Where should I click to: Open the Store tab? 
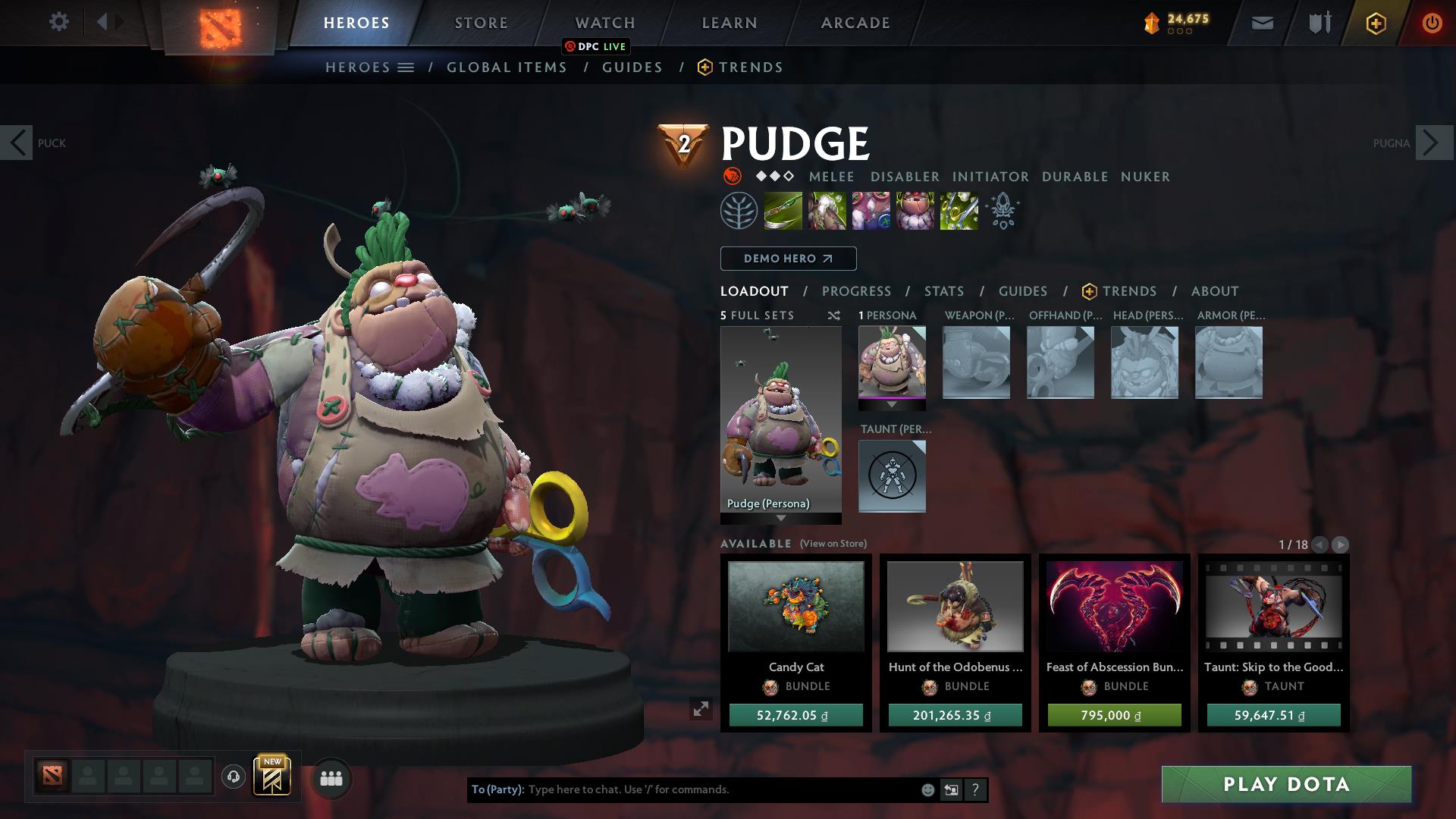481,23
